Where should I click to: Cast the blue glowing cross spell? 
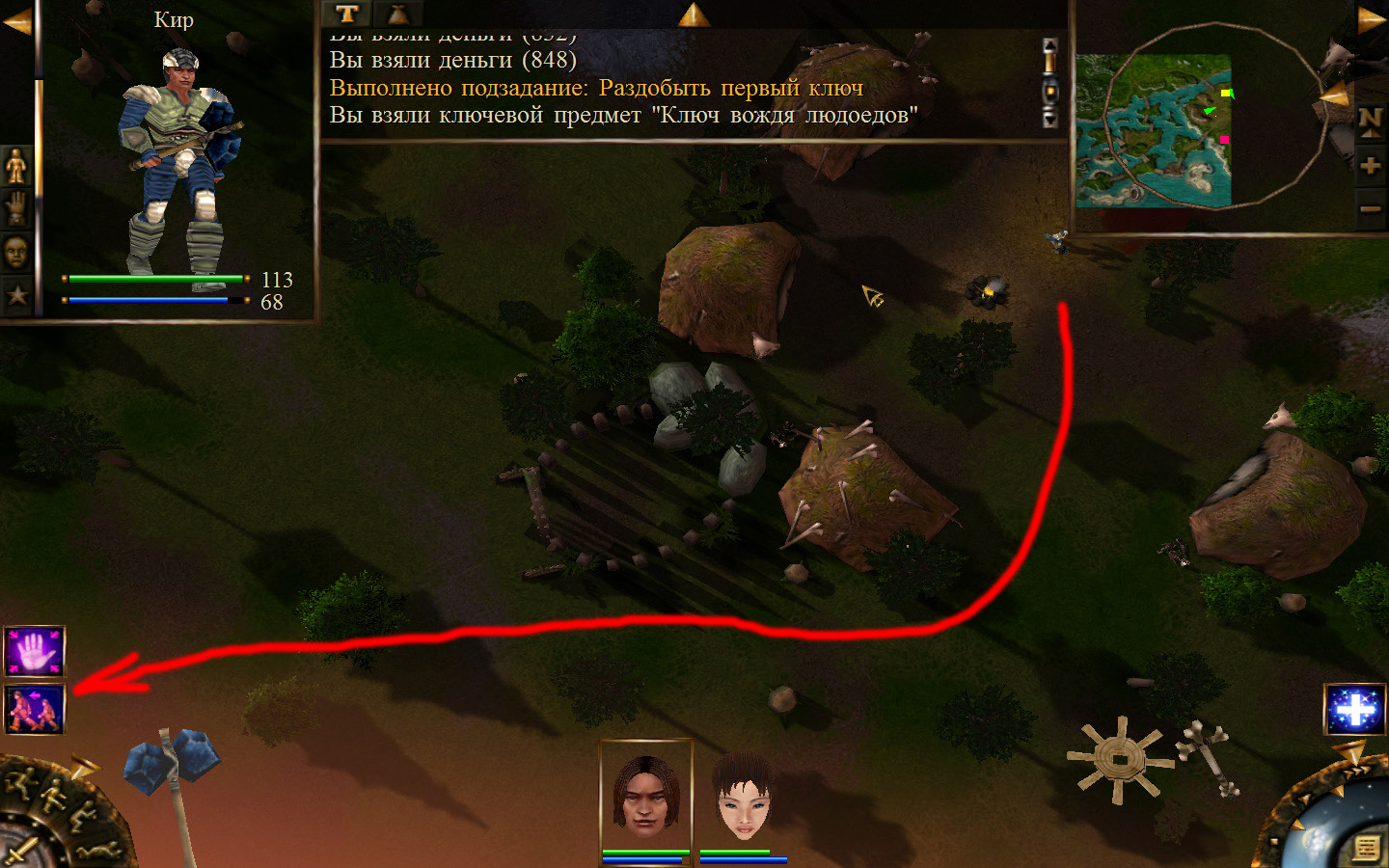(x=1354, y=710)
